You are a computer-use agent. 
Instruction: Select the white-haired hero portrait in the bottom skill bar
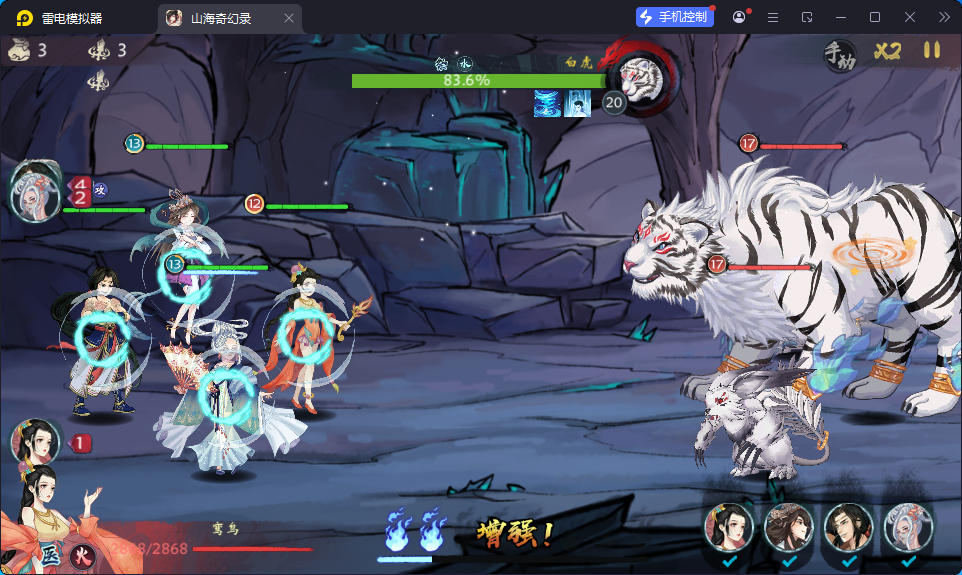(x=907, y=528)
